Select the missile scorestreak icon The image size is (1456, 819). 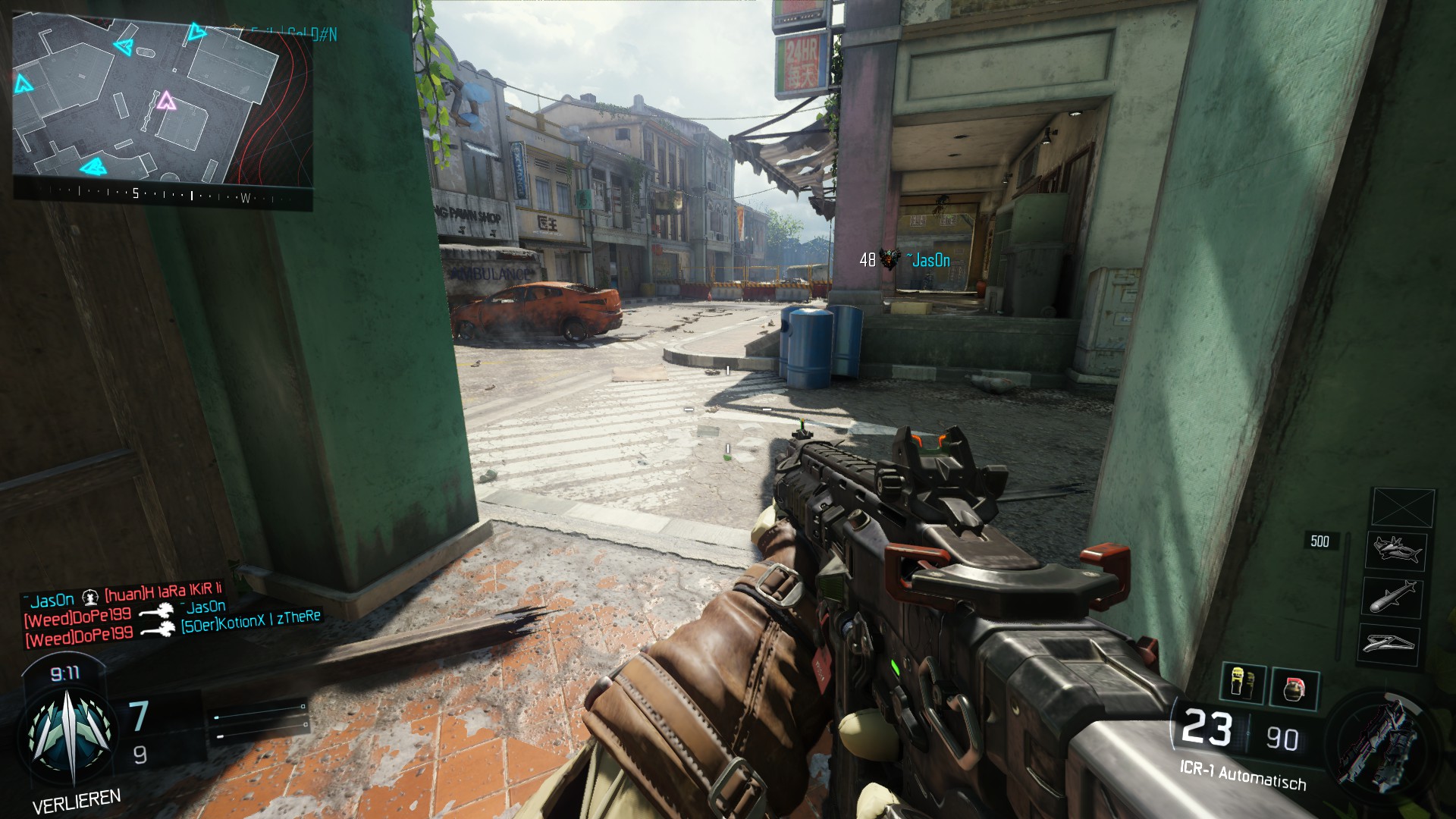coord(1393,596)
